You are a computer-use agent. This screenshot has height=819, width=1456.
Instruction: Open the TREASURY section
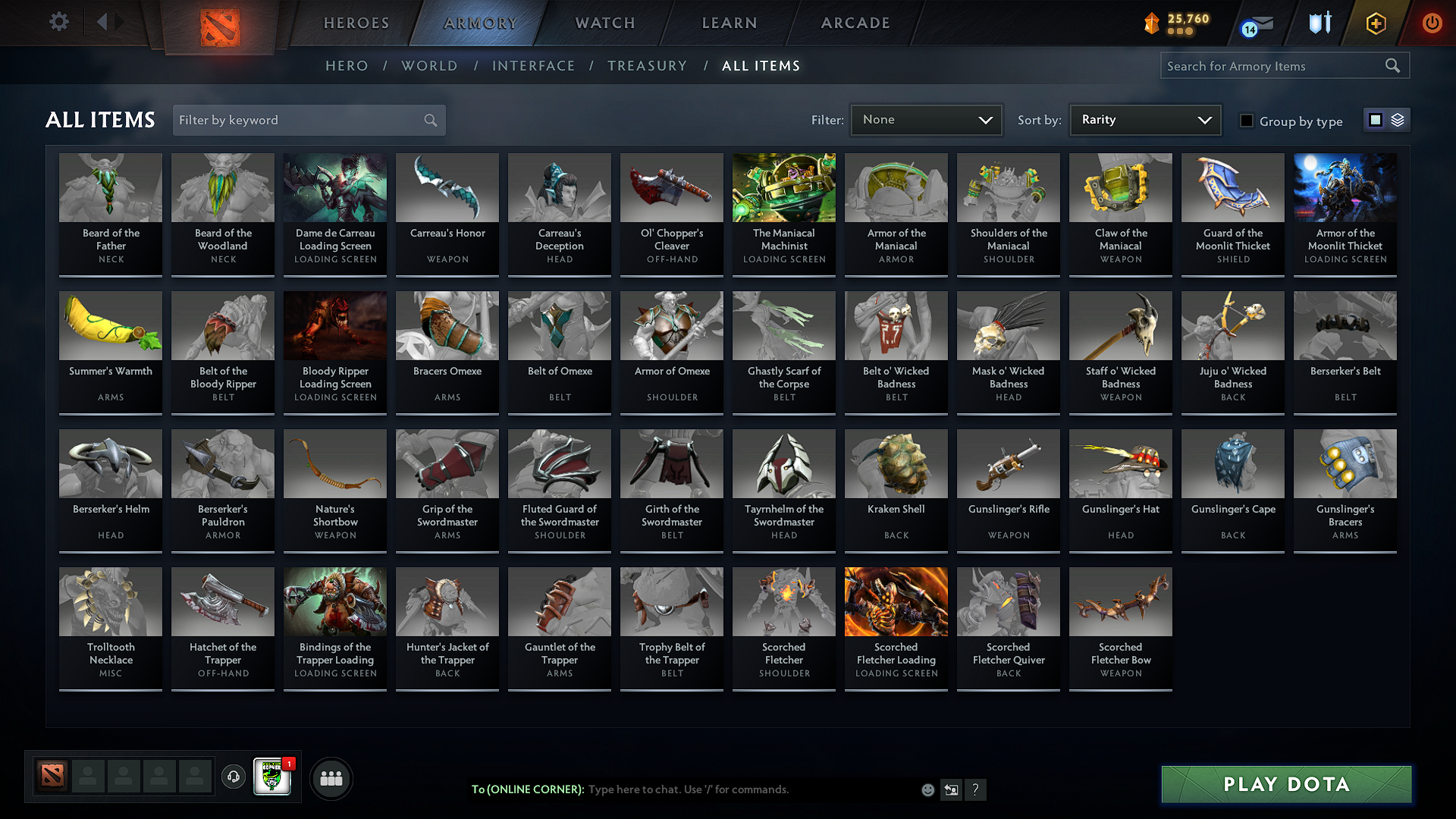pos(647,66)
